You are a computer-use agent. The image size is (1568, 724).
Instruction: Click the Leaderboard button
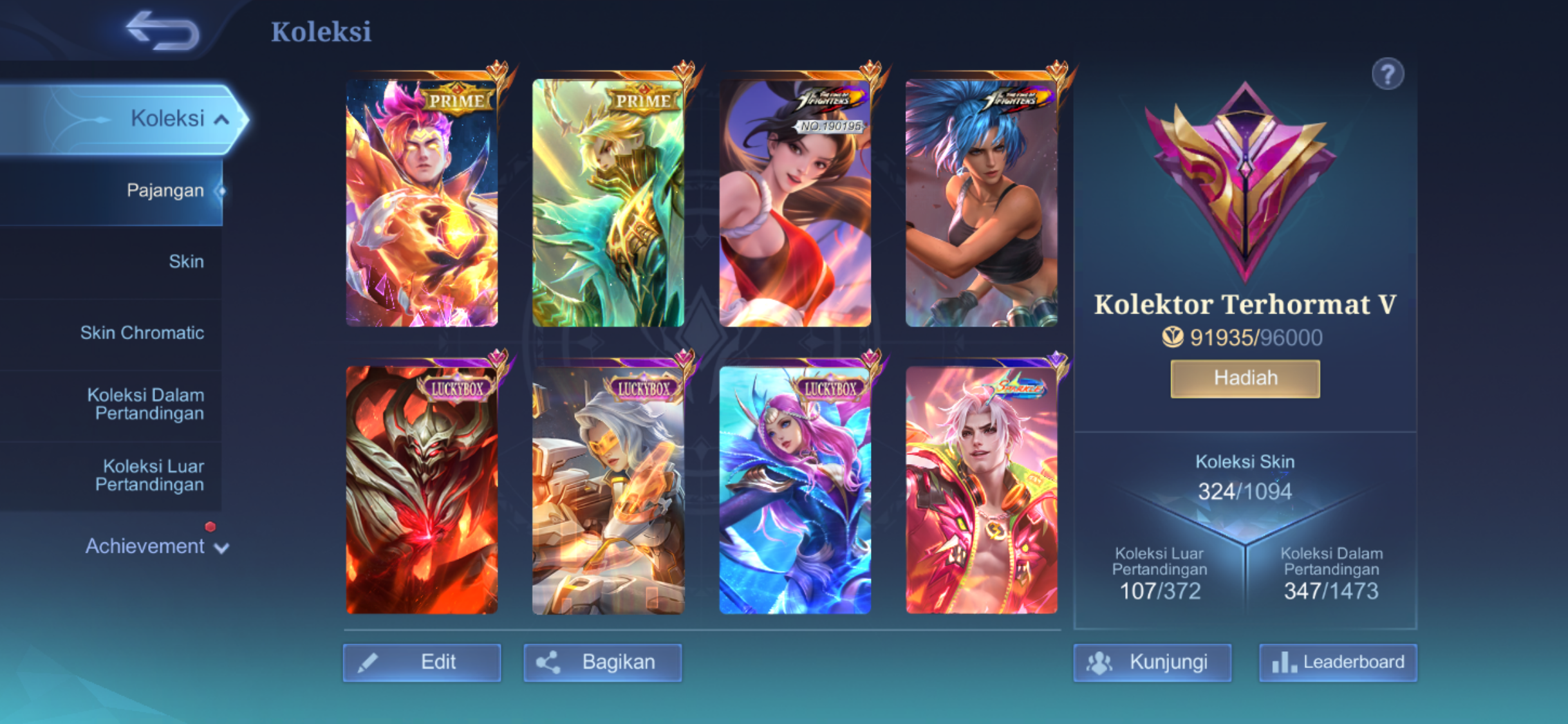click(x=1339, y=662)
